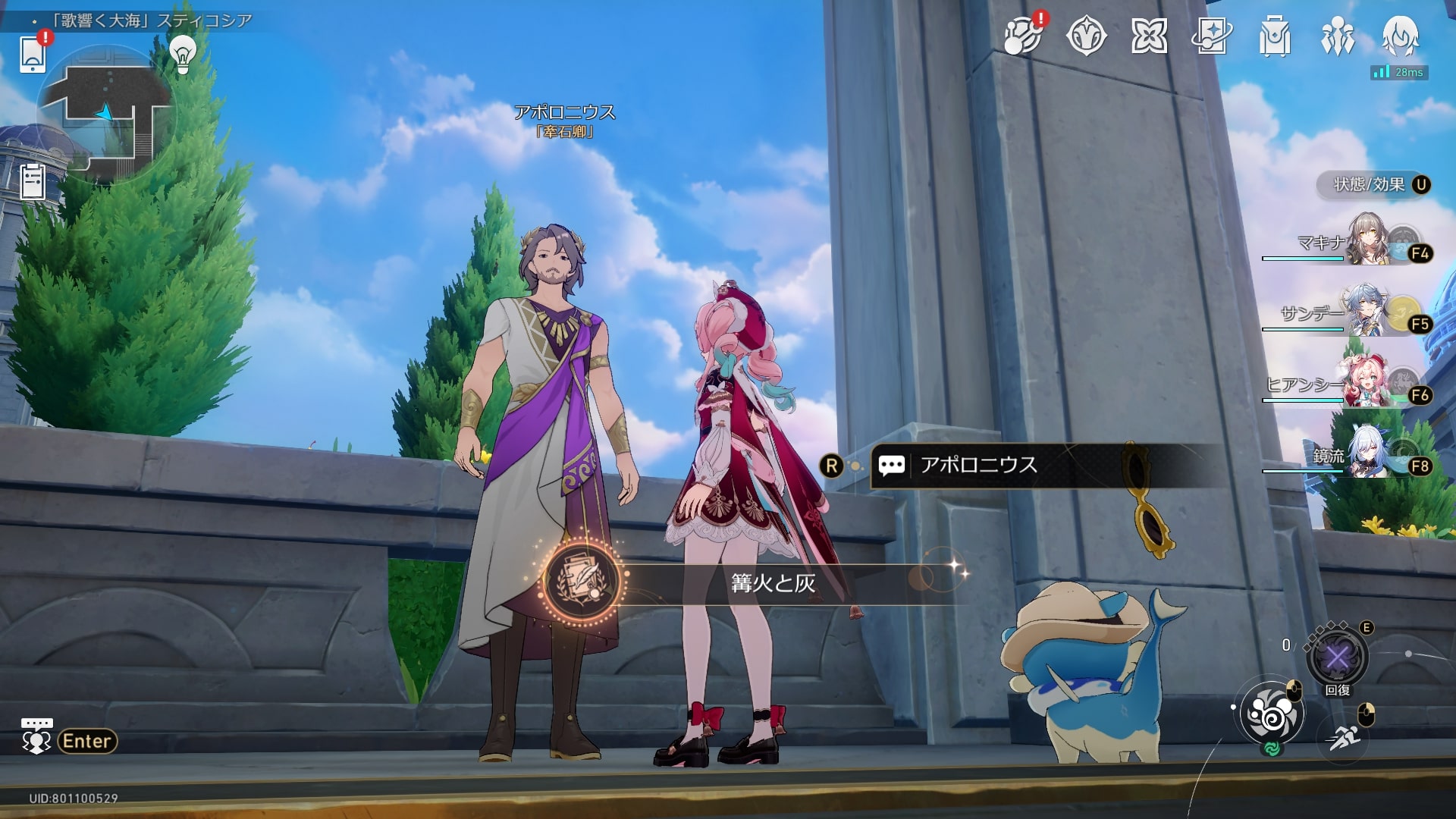
Task: Open the minimap
Action: tap(106, 114)
